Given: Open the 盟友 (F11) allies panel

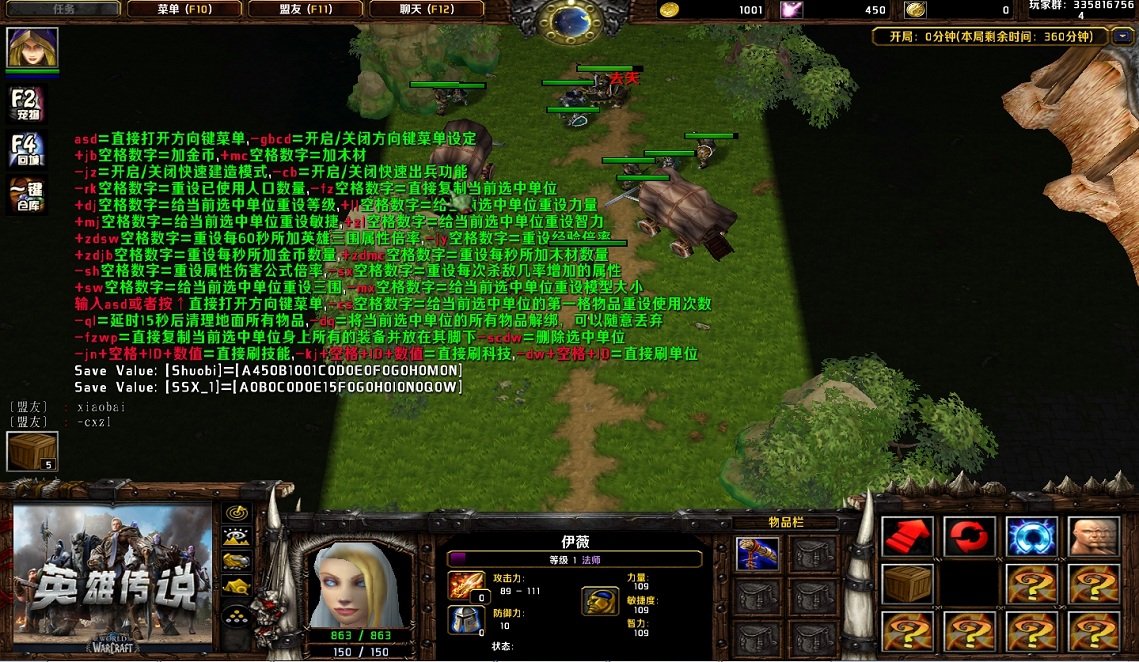Looking at the screenshot, I should point(305,9).
